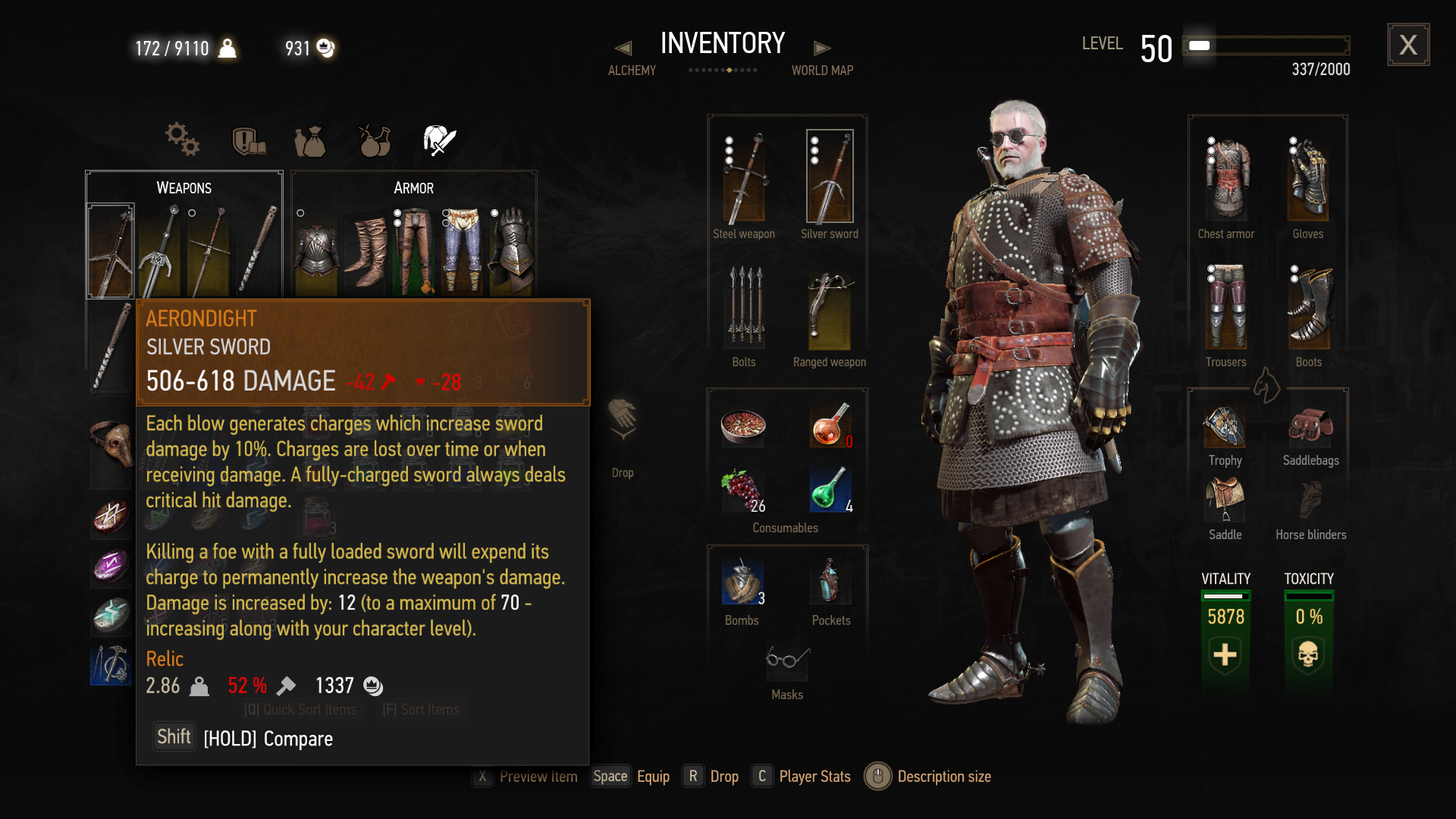Viewport: 1456px width, 819px height.
Task: Select the Bombs slot
Action: coord(742,582)
